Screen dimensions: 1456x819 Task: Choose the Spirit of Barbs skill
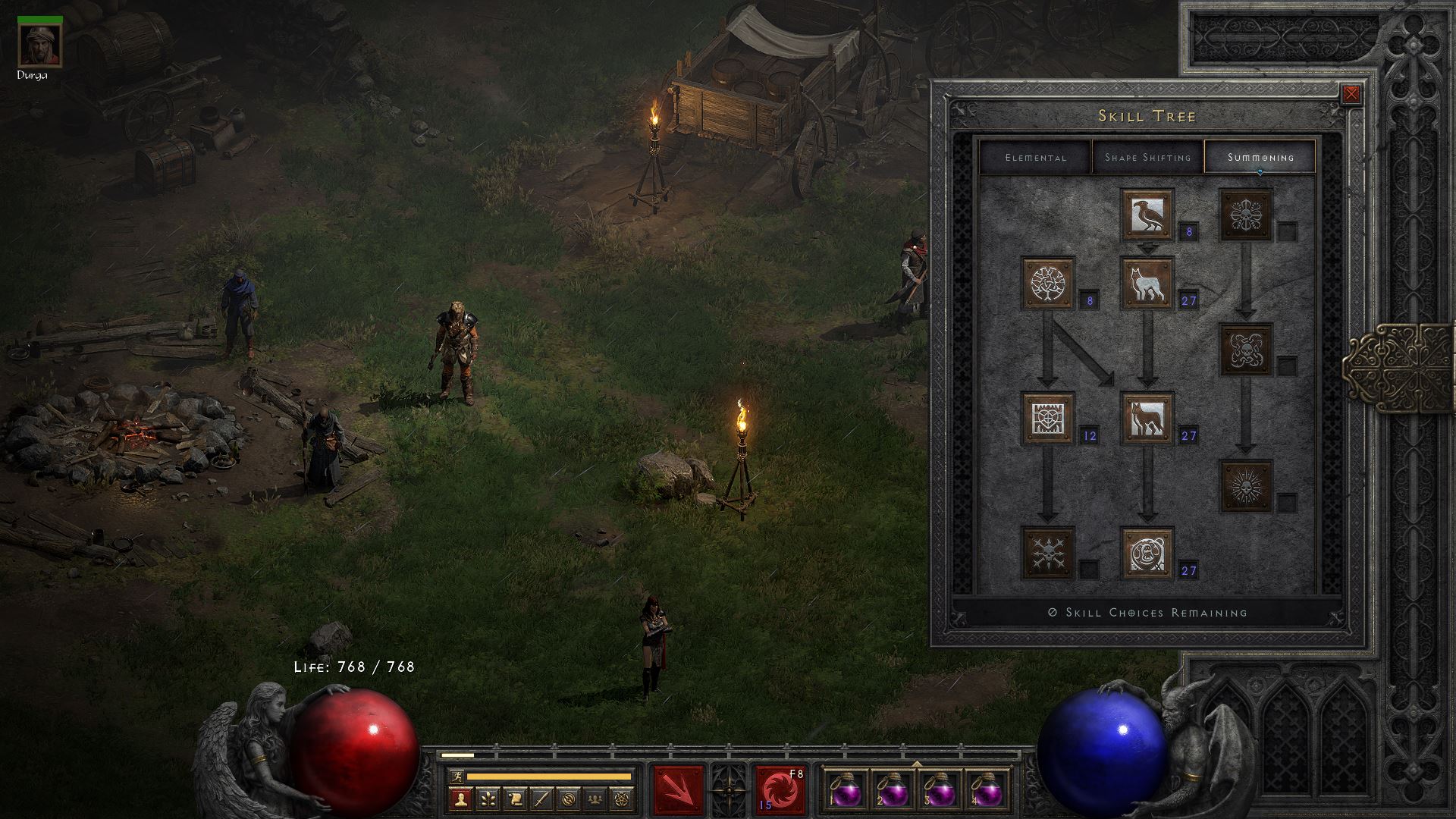coord(1048,554)
